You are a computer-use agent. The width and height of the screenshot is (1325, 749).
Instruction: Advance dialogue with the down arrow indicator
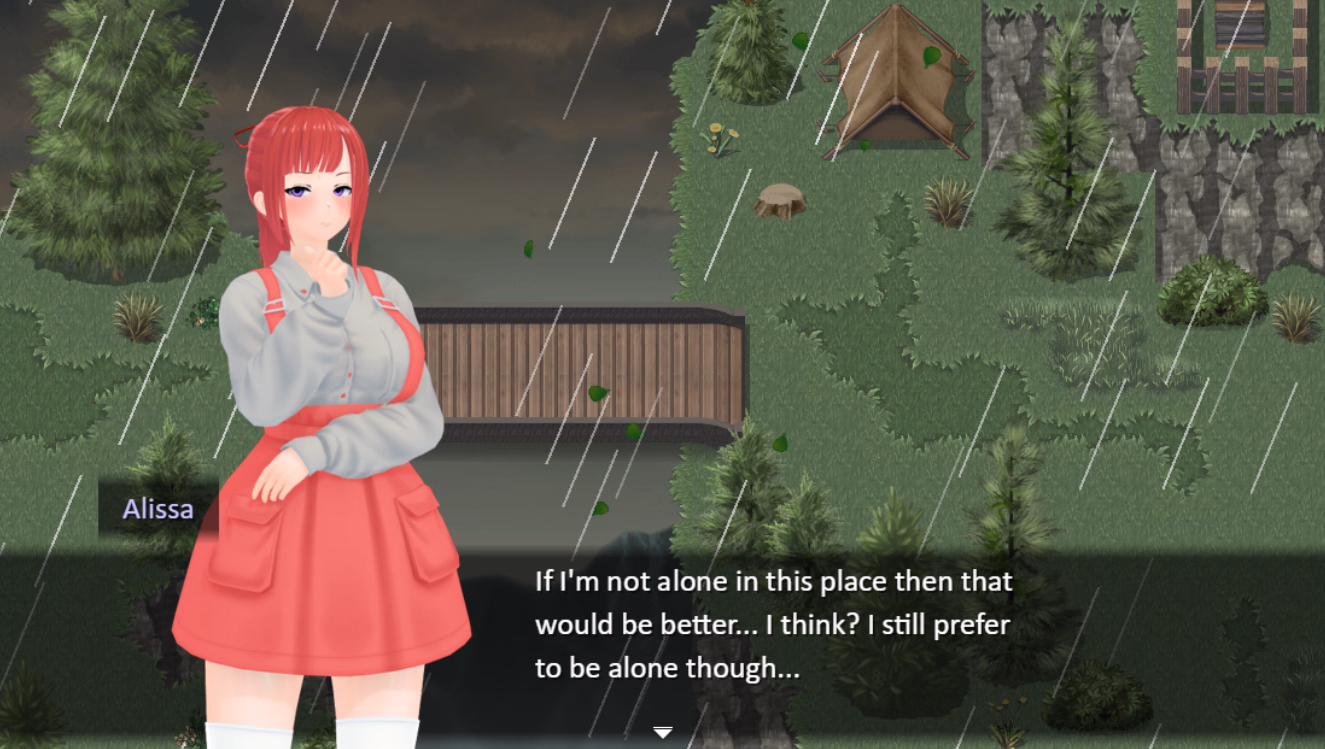coord(662,732)
